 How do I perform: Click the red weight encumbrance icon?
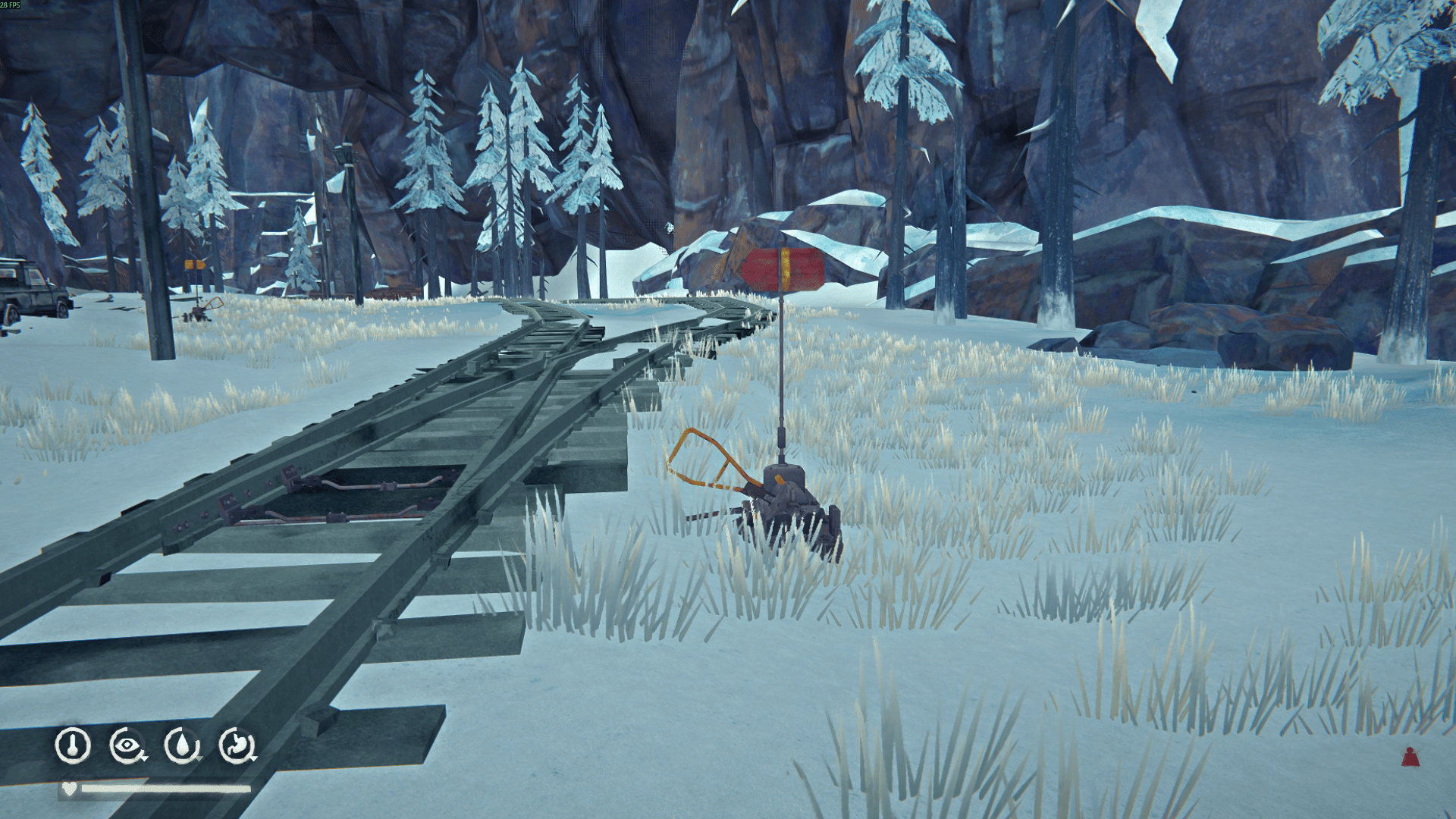pyautogui.click(x=1410, y=757)
